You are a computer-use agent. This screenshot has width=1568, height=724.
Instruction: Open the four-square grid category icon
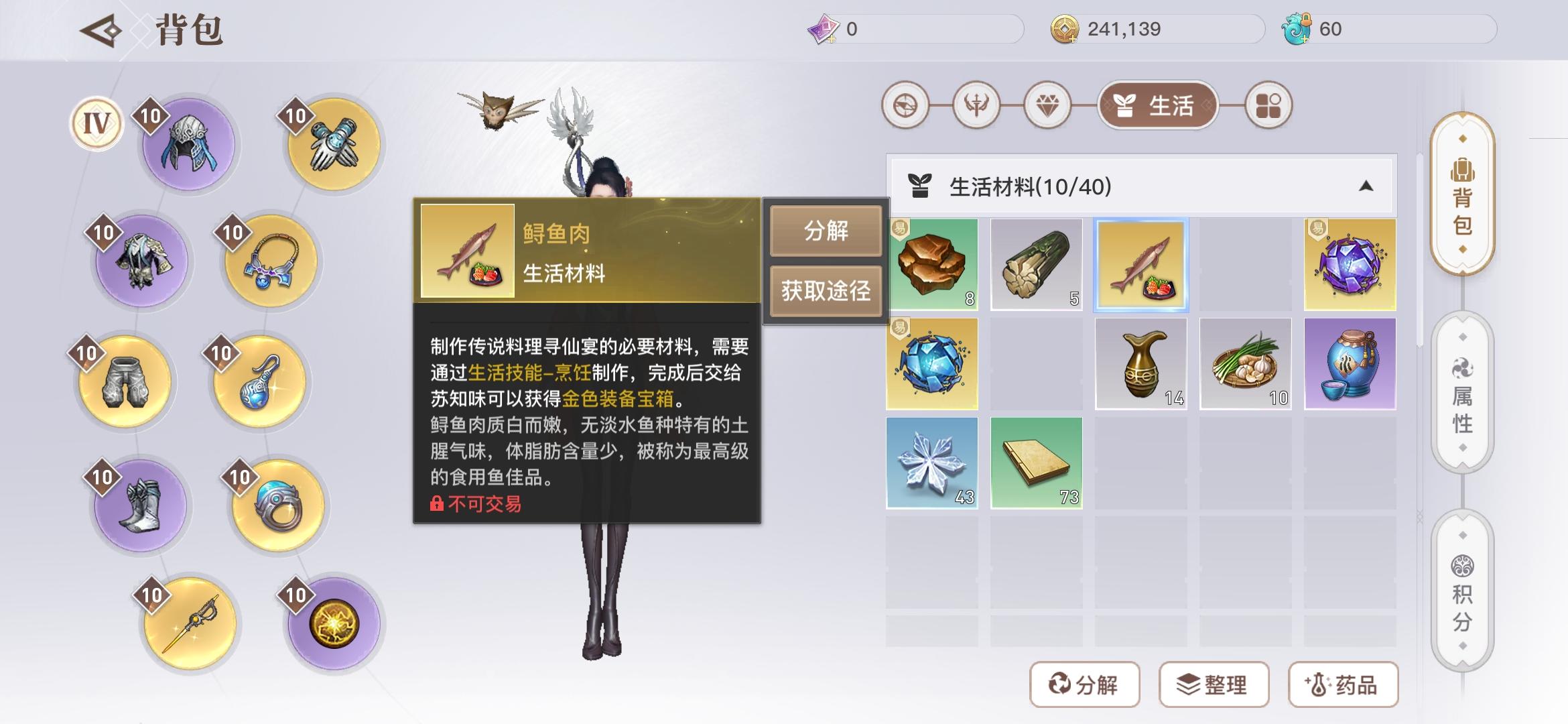tap(1266, 106)
